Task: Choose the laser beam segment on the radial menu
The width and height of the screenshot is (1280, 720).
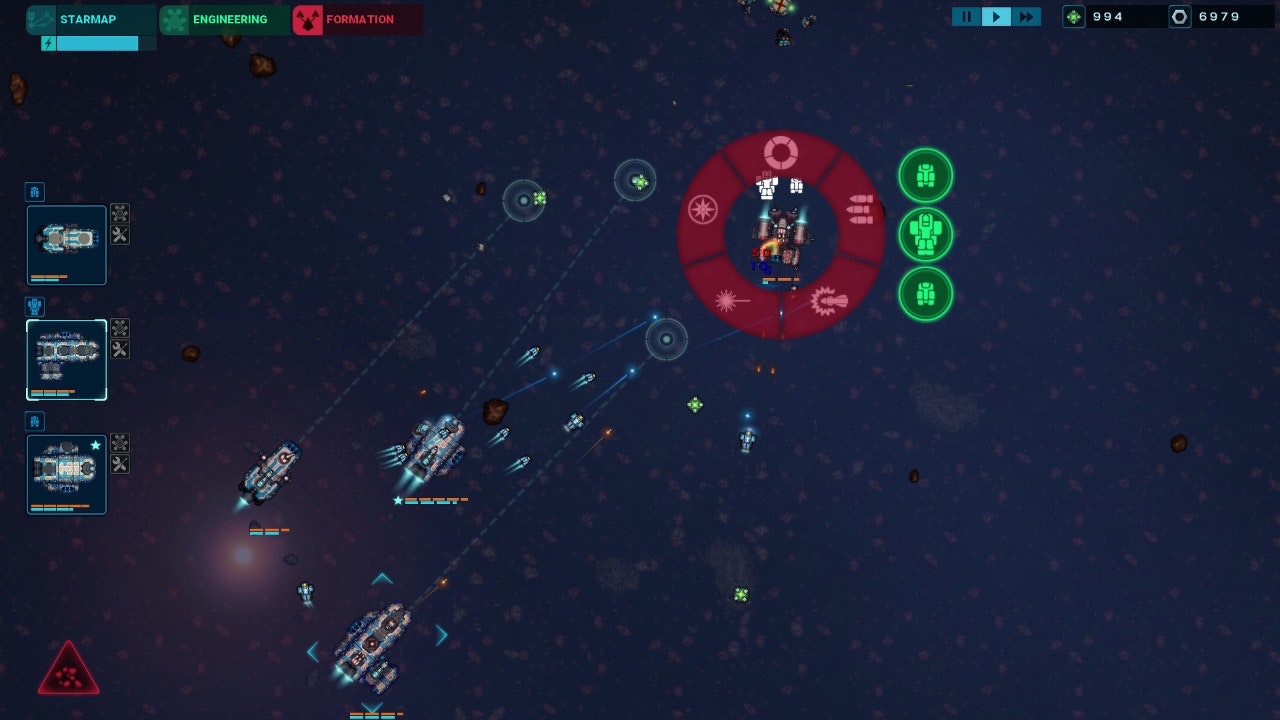Action: pos(731,299)
